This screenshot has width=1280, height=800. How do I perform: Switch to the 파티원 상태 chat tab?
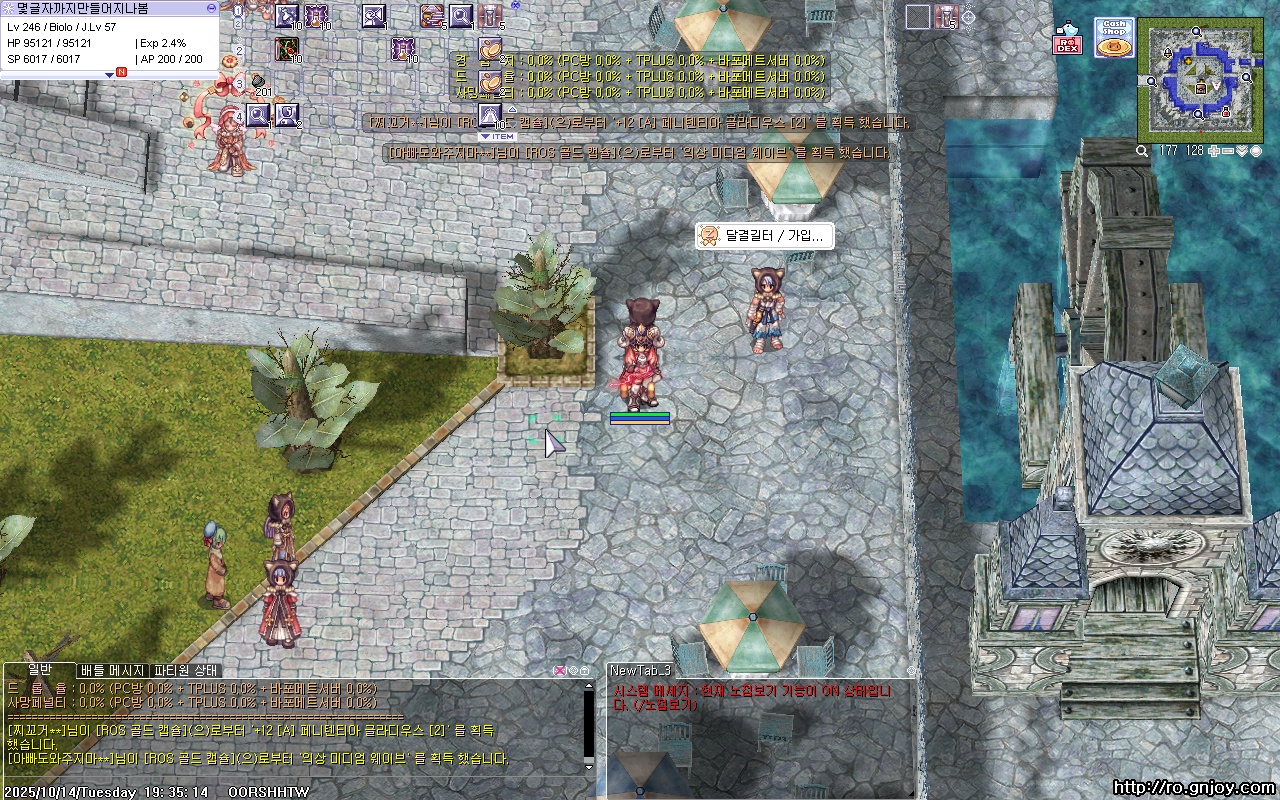tap(186, 670)
